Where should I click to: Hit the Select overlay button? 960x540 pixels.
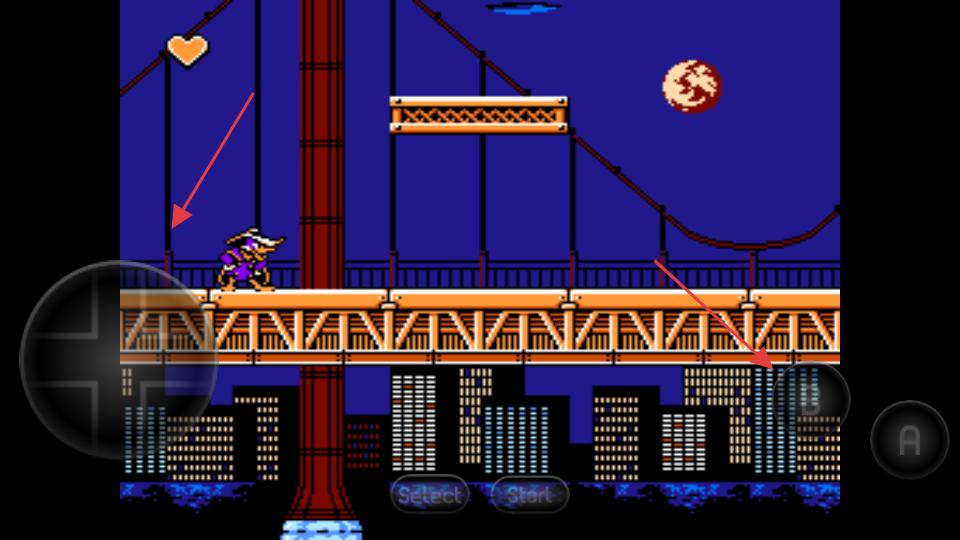pos(430,494)
